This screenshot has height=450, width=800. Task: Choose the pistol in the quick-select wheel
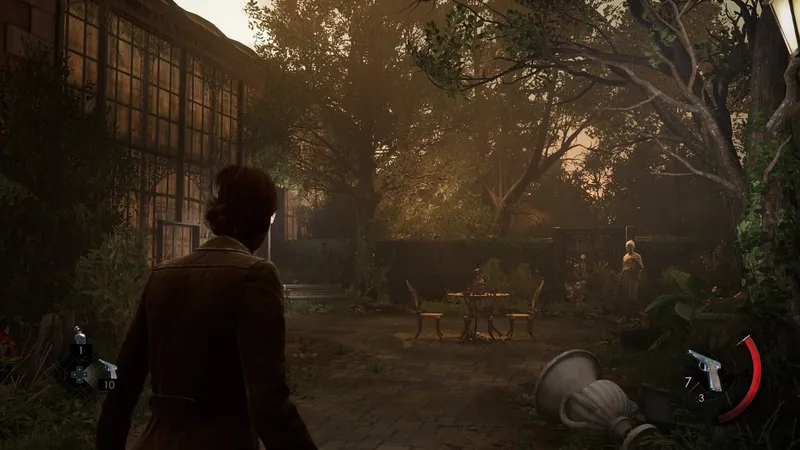pyautogui.click(x=108, y=370)
